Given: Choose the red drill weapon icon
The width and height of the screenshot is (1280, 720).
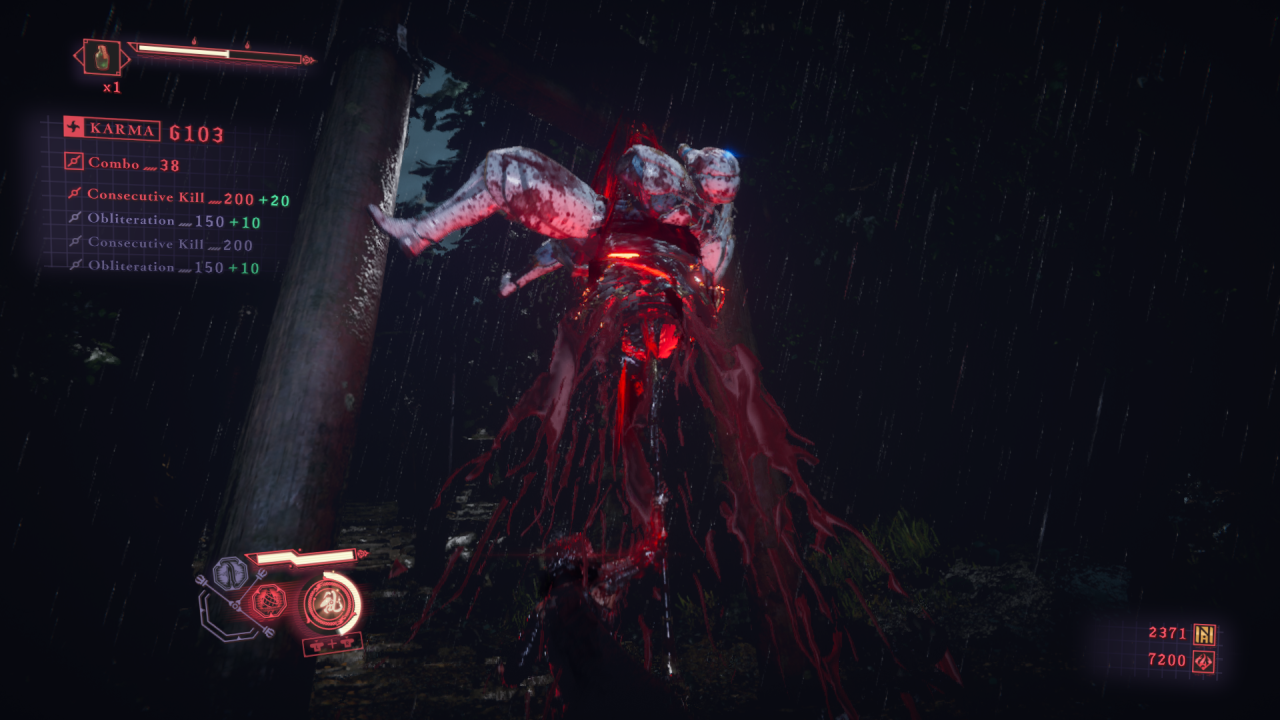Looking at the screenshot, I should point(270,601).
